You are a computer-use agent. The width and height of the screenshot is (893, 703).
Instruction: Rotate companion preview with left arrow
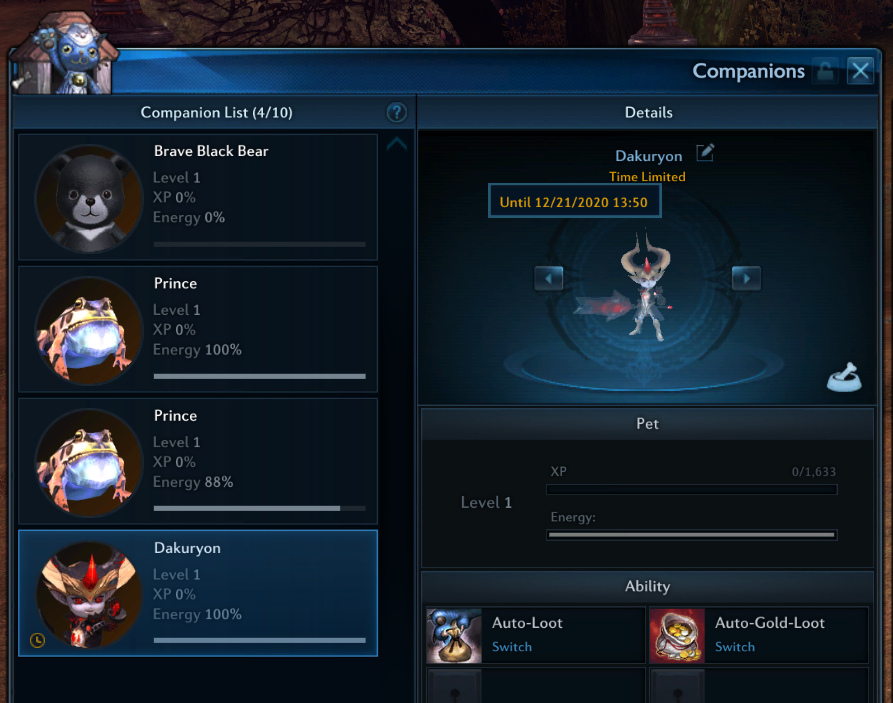[x=548, y=277]
